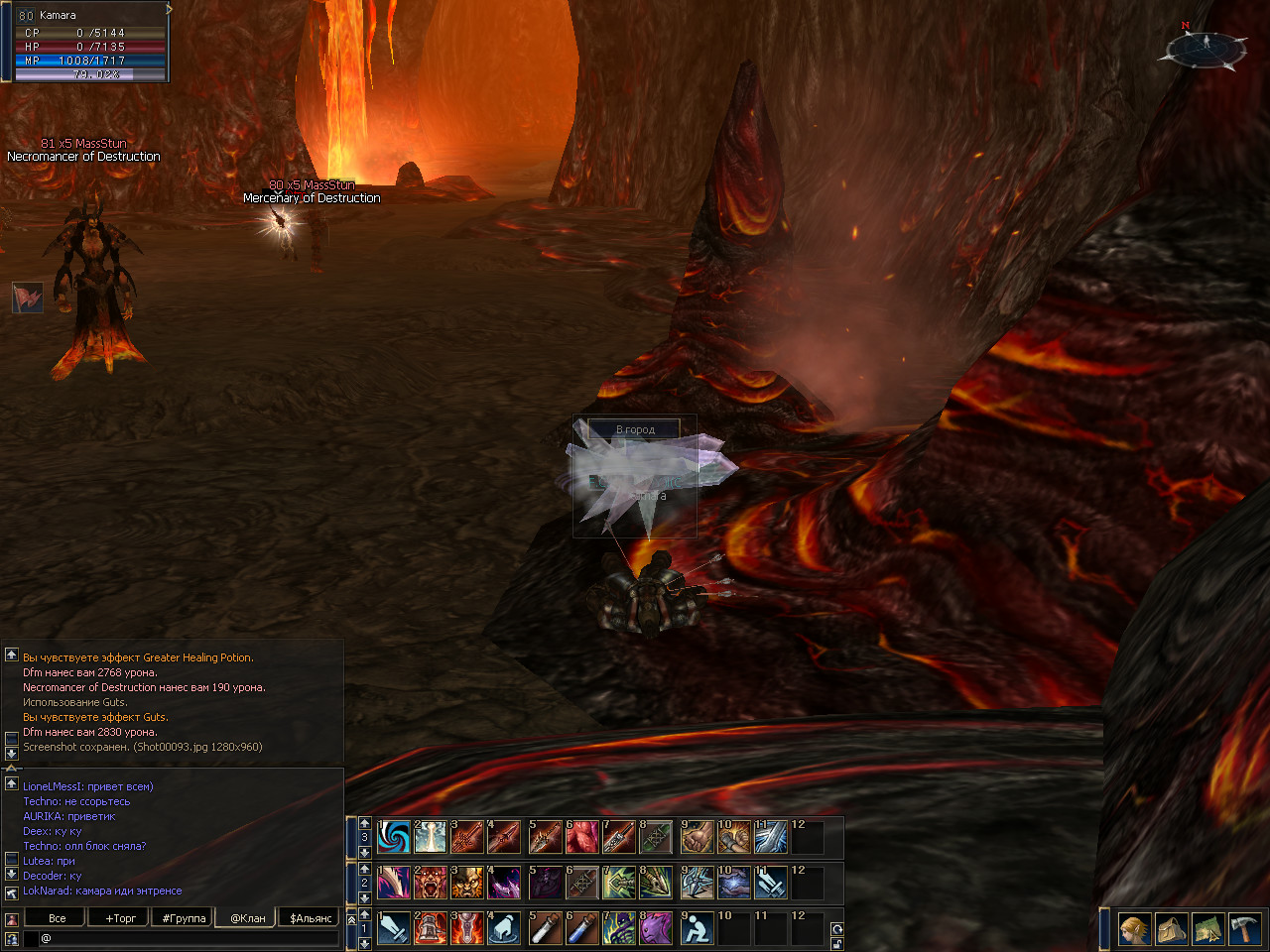Click the hammer system menu icon
1270x952 pixels.
(x=1244, y=929)
